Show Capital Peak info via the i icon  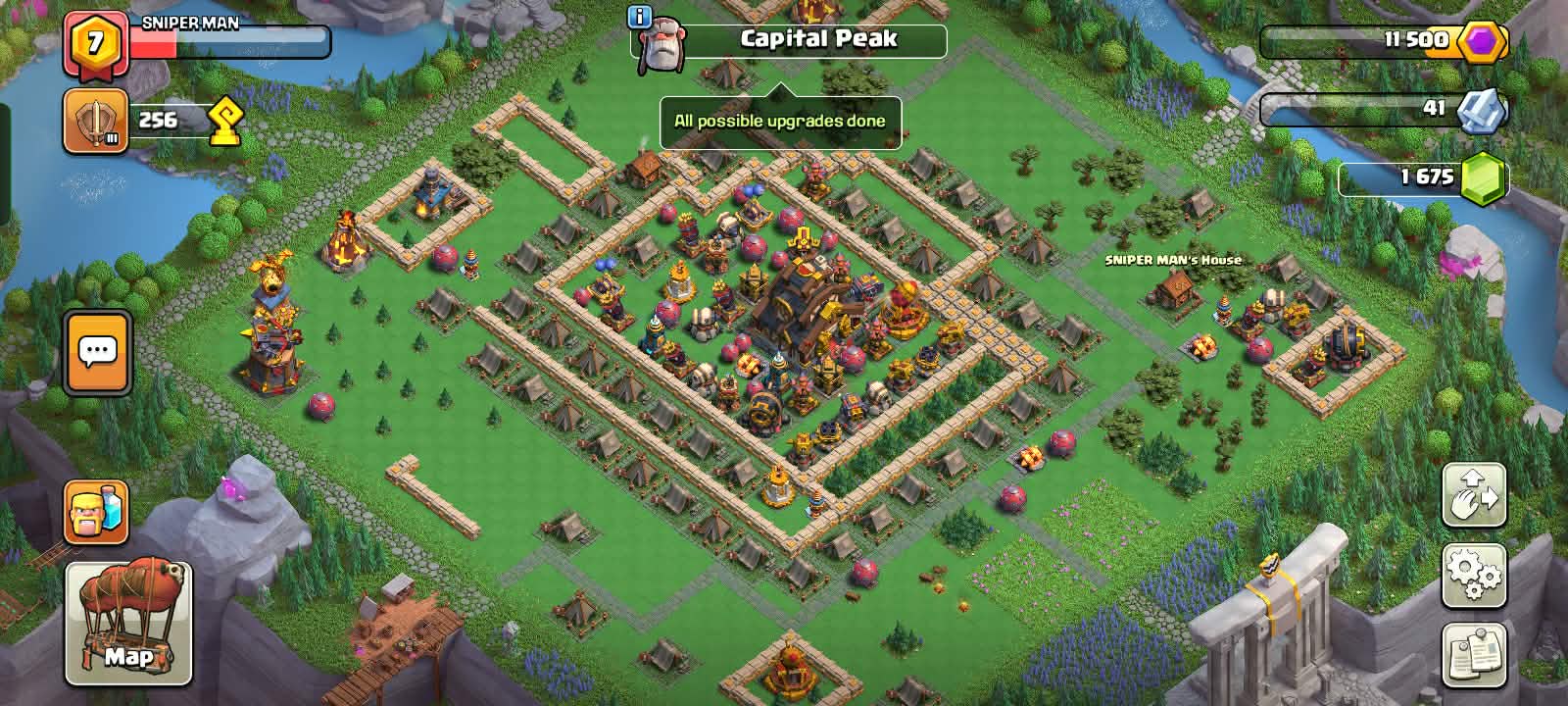(640, 17)
